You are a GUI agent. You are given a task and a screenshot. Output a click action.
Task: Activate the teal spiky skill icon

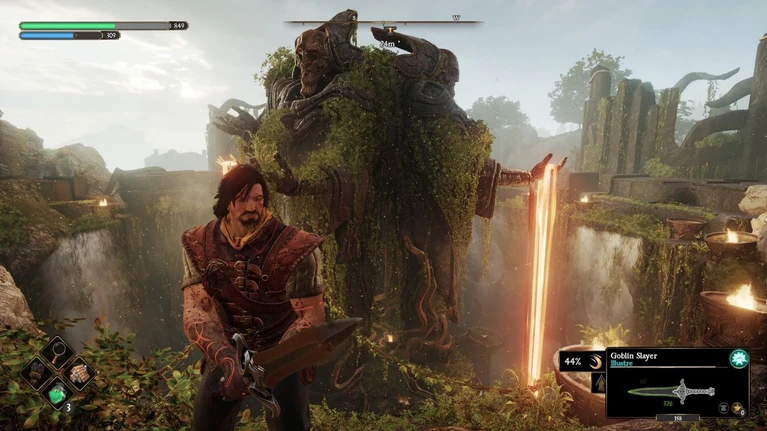click(x=739, y=358)
